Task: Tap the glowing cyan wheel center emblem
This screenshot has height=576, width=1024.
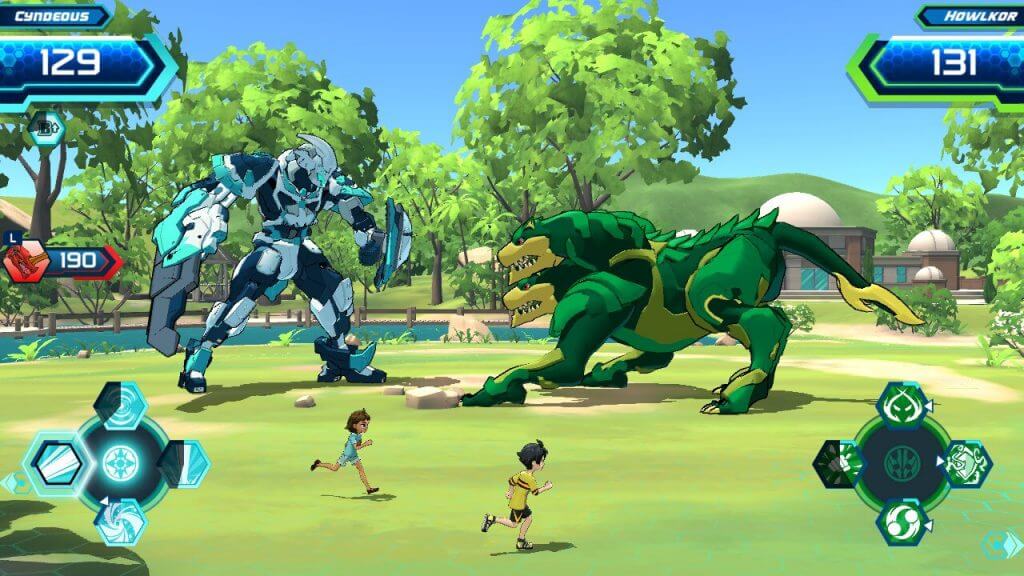Action: point(121,463)
